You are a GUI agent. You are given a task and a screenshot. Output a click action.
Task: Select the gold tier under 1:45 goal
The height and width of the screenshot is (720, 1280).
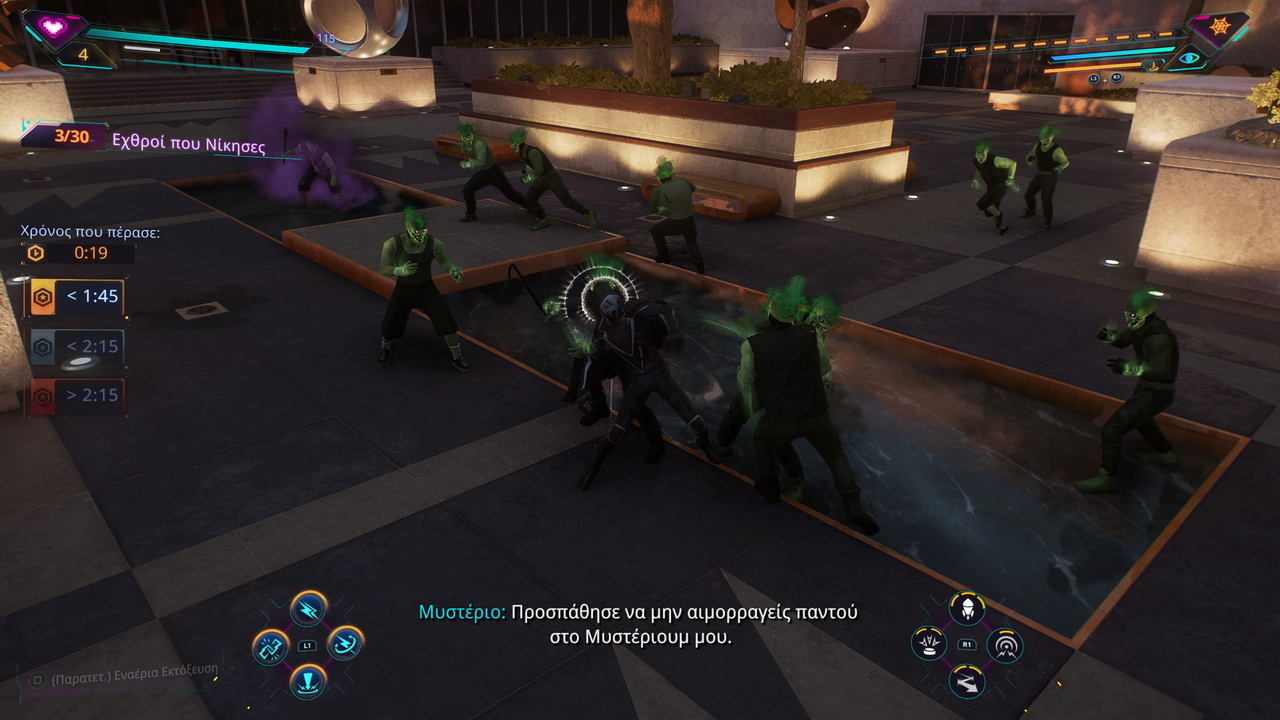[77, 297]
